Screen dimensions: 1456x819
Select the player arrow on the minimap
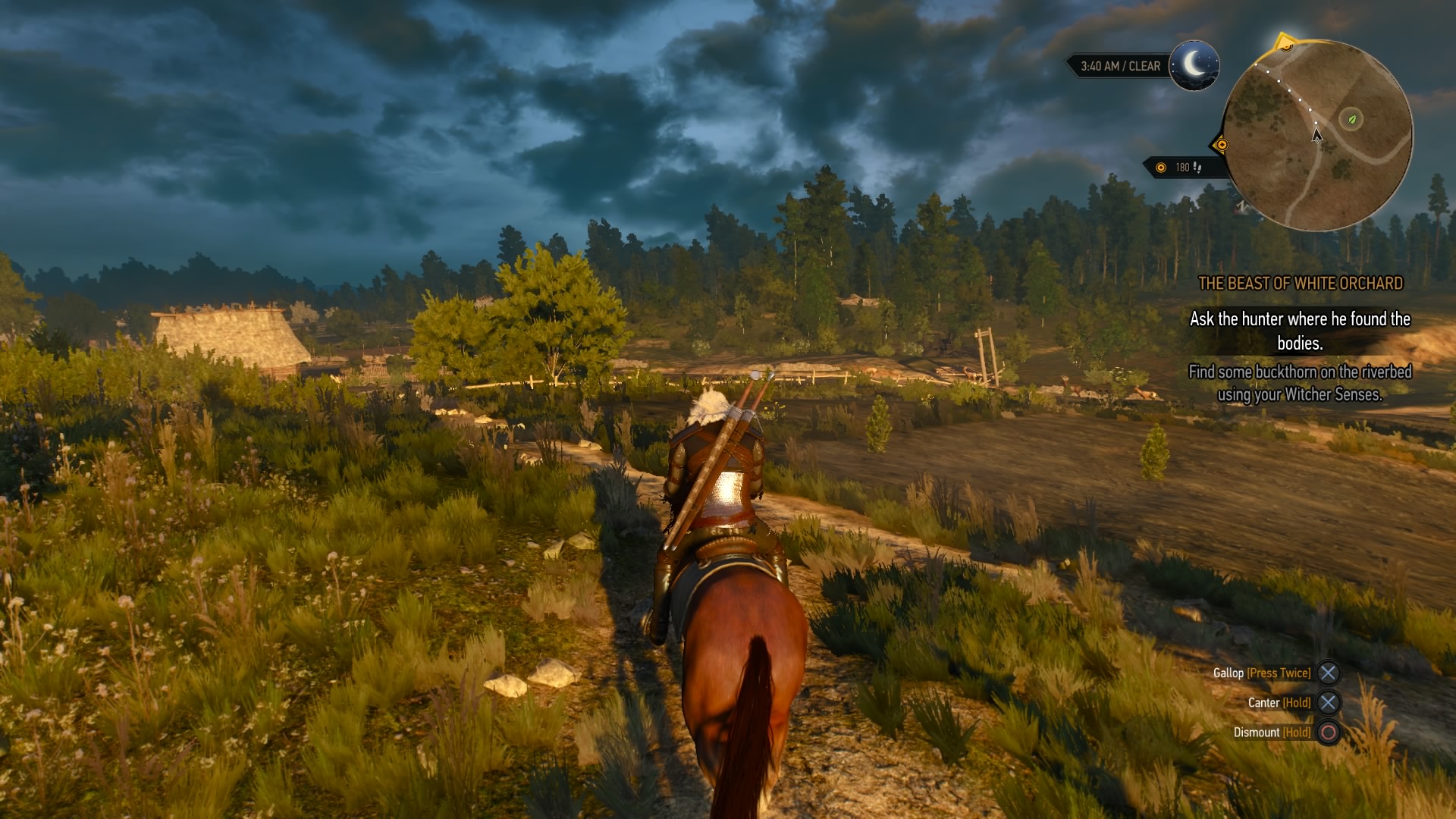1316,135
